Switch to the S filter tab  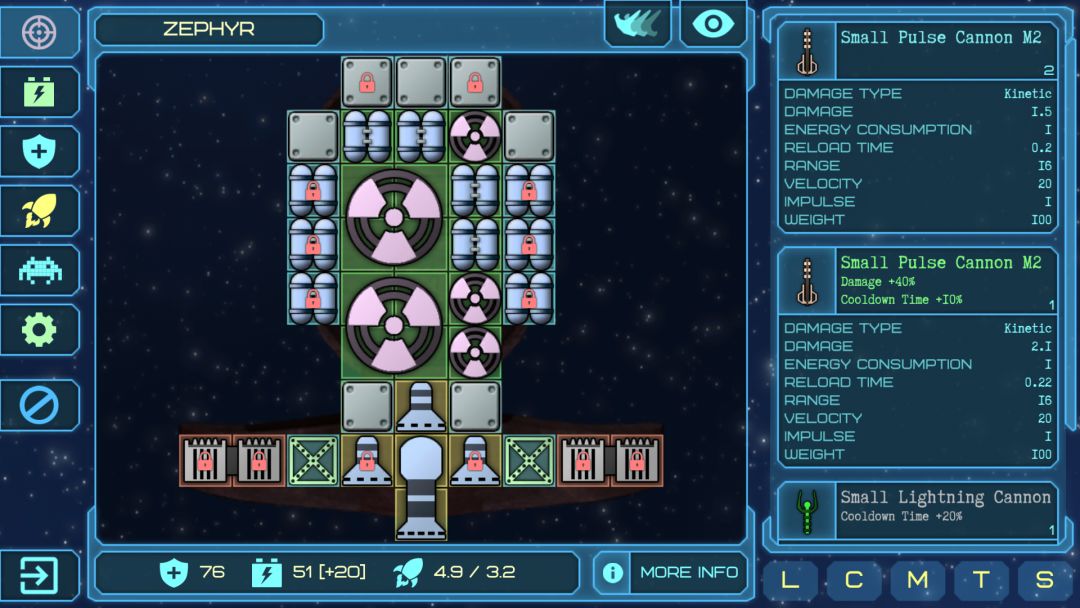click(1045, 580)
